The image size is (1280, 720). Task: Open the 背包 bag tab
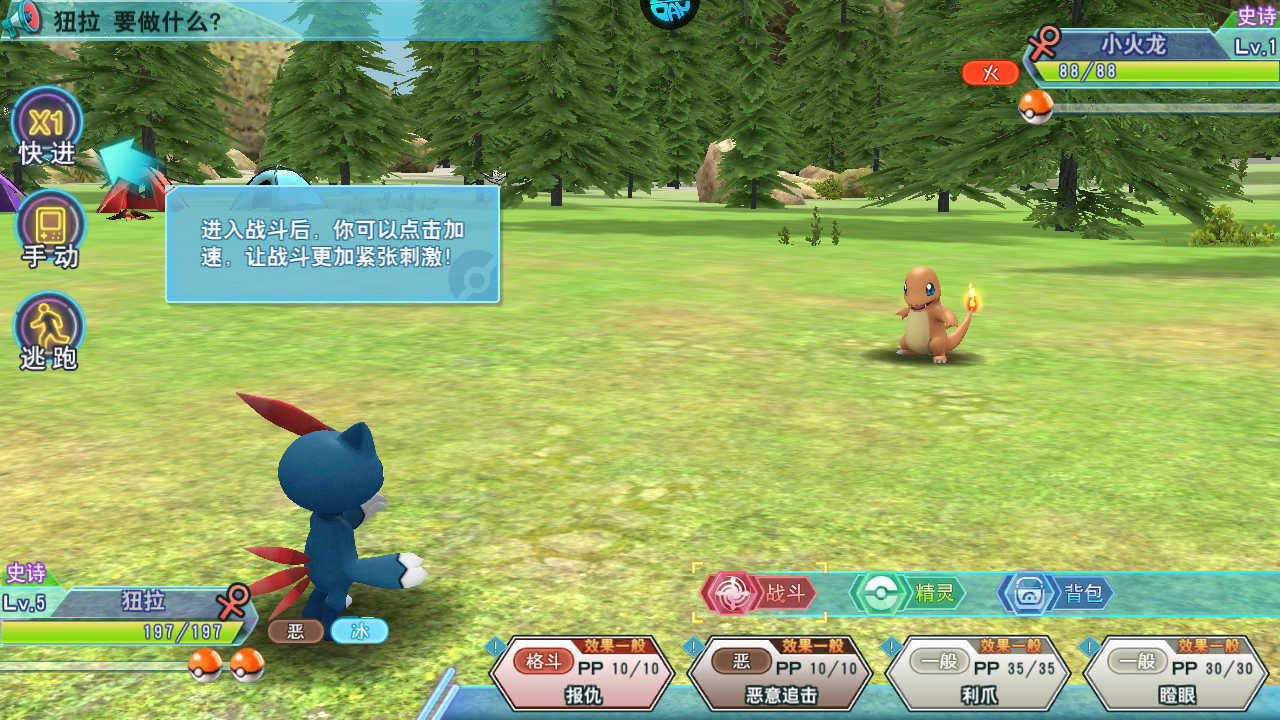(x=1058, y=593)
